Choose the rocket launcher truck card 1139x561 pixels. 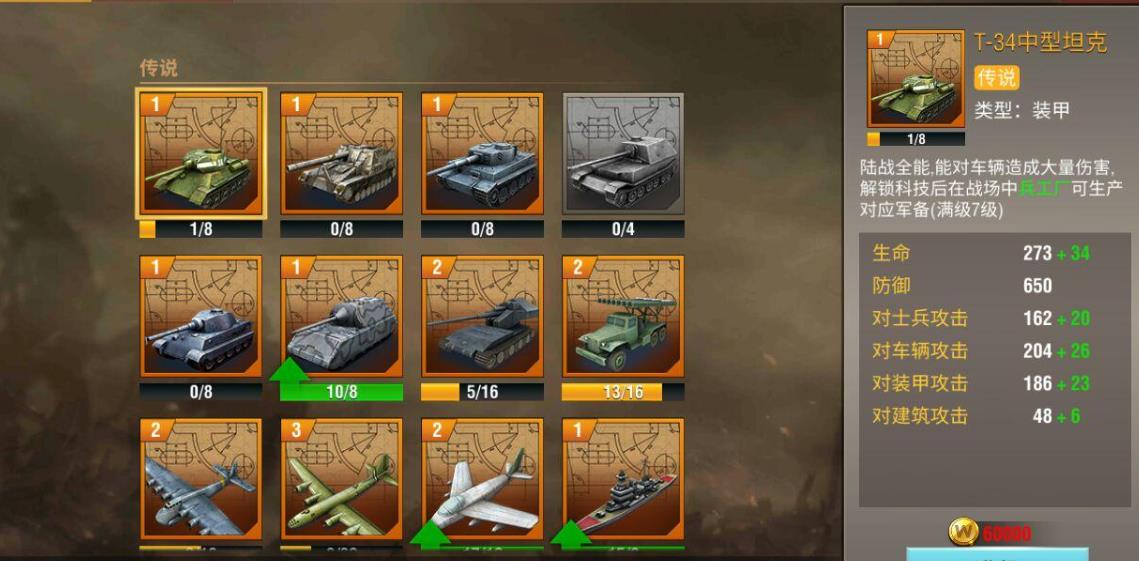(623, 316)
